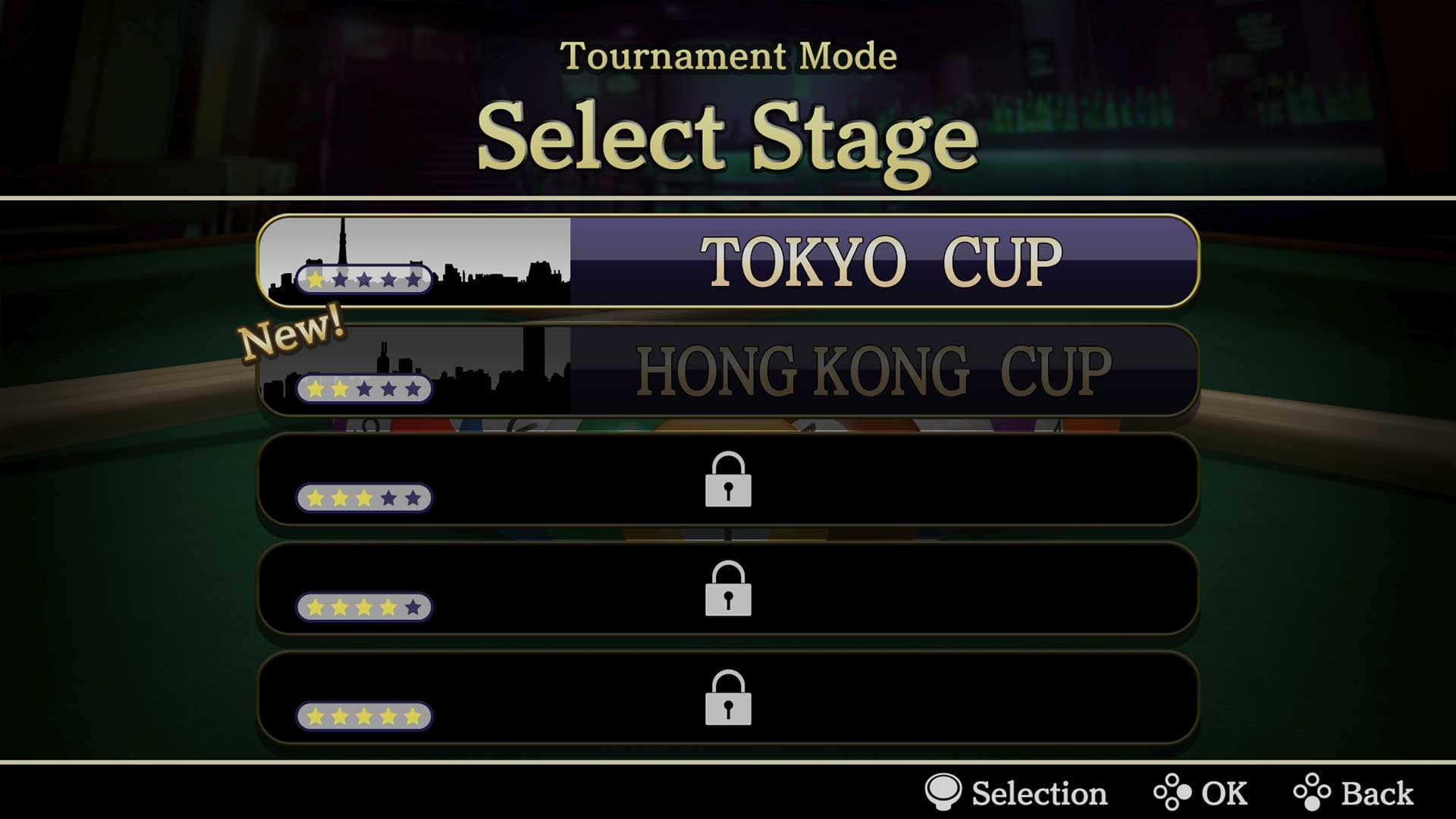Click the New! badge on Hong Kong Cup
The height and width of the screenshot is (819, 1456).
pos(293,334)
